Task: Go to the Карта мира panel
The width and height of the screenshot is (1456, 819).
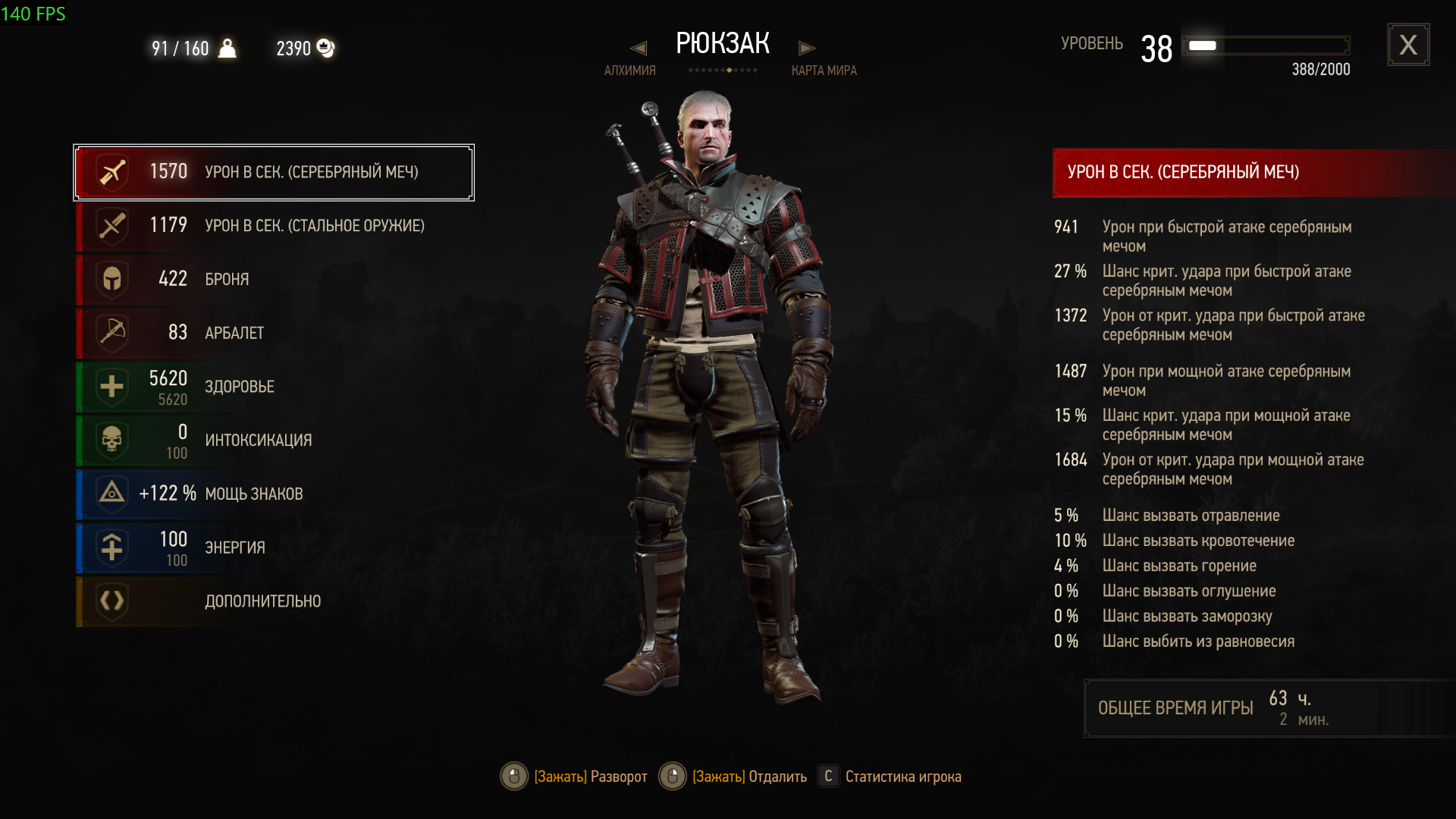Action: click(x=824, y=71)
